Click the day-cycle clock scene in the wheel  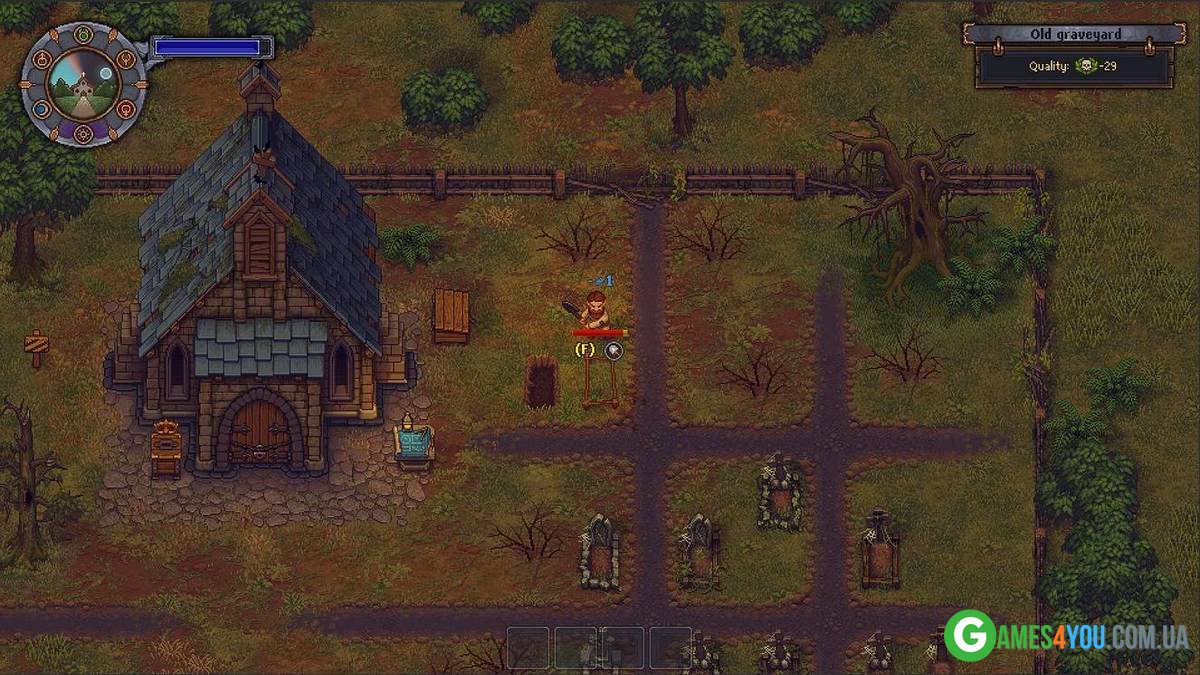click(x=84, y=84)
